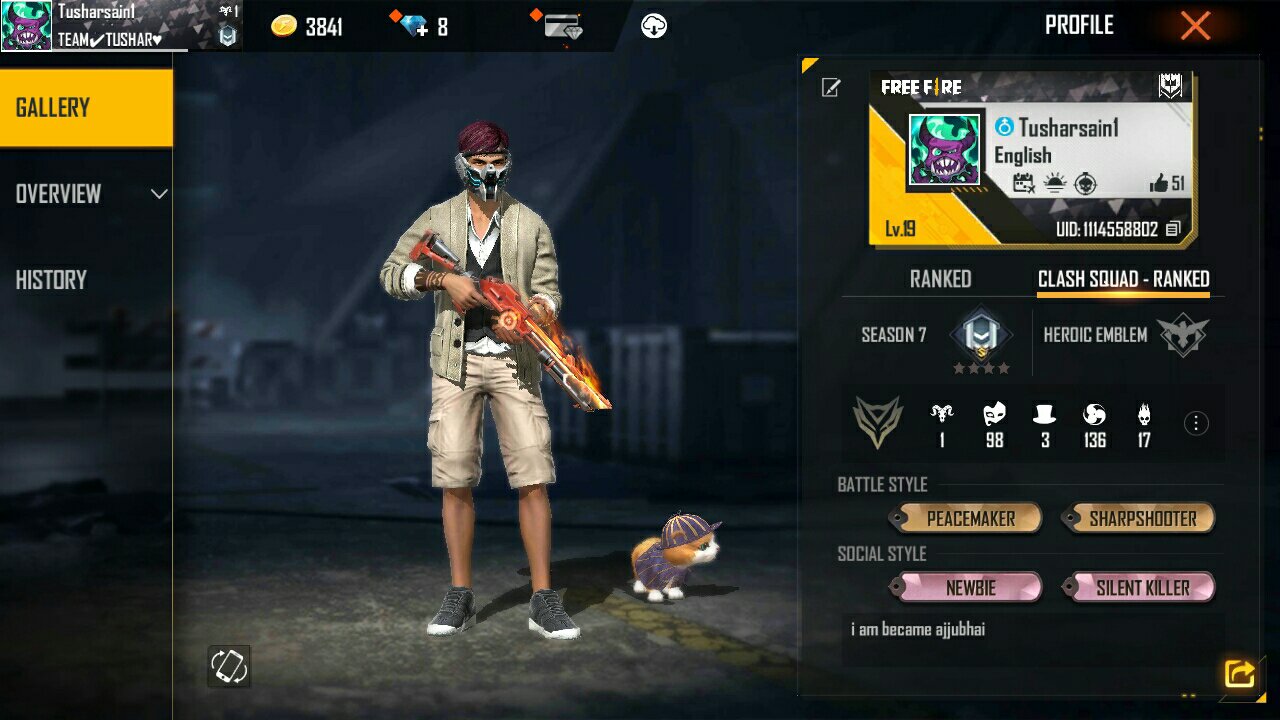The height and width of the screenshot is (720, 1280).
Task: Switch to the Ranked tab
Action: point(940,280)
